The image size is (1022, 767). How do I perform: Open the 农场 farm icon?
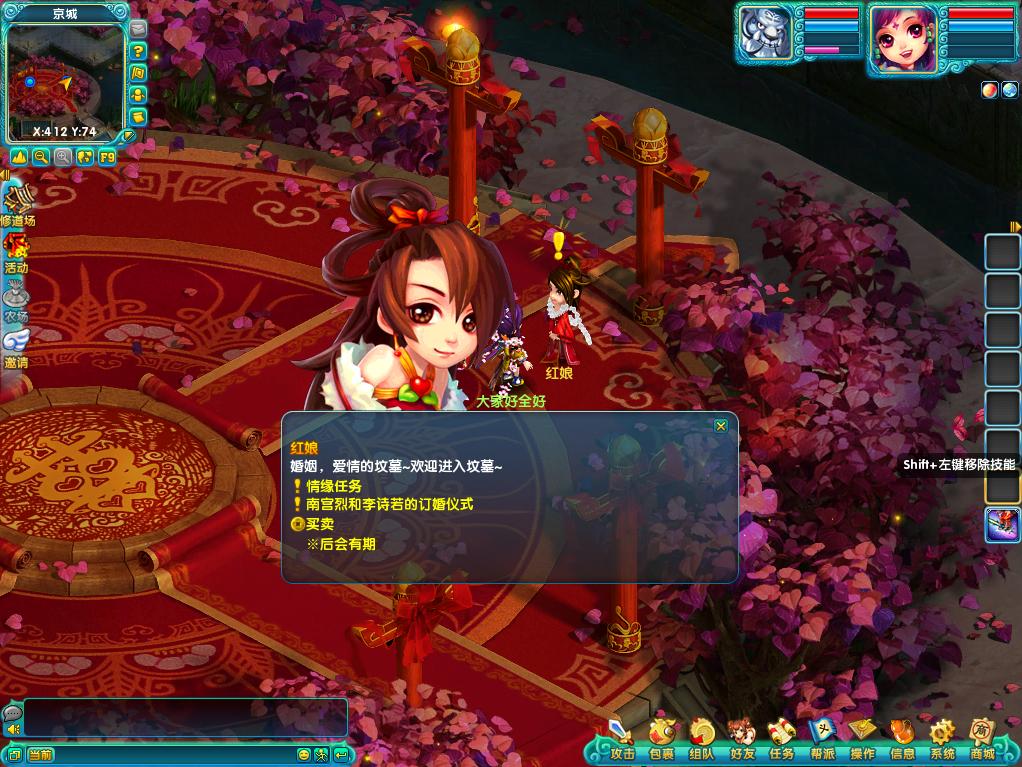click(16, 299)
